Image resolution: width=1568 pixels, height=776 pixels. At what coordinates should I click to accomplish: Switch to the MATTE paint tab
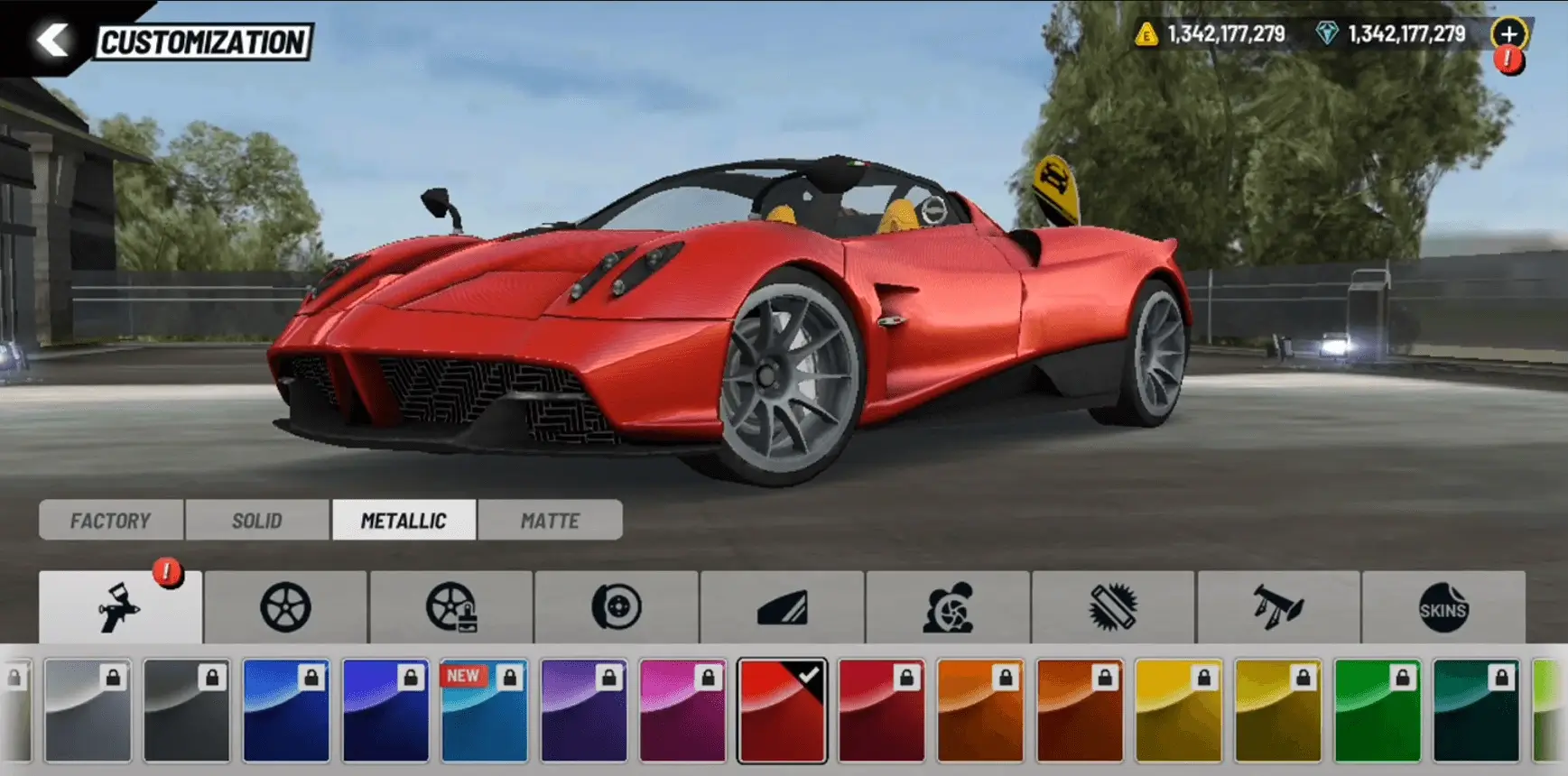coord(551,520)
